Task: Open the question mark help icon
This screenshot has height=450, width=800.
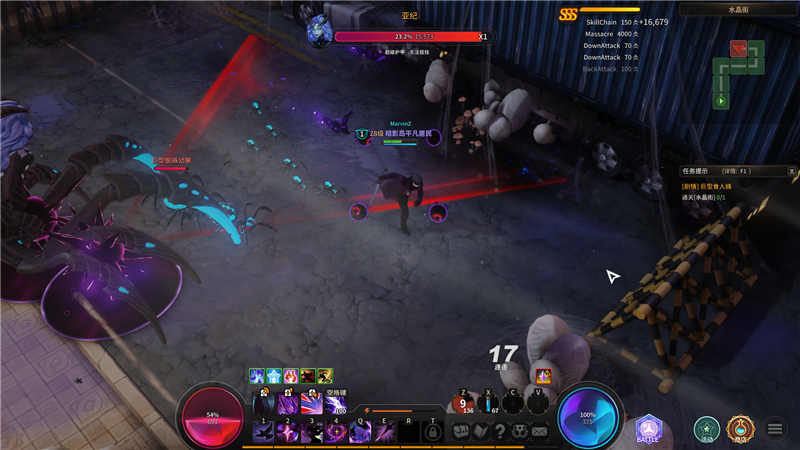Action: click(500, 432)
